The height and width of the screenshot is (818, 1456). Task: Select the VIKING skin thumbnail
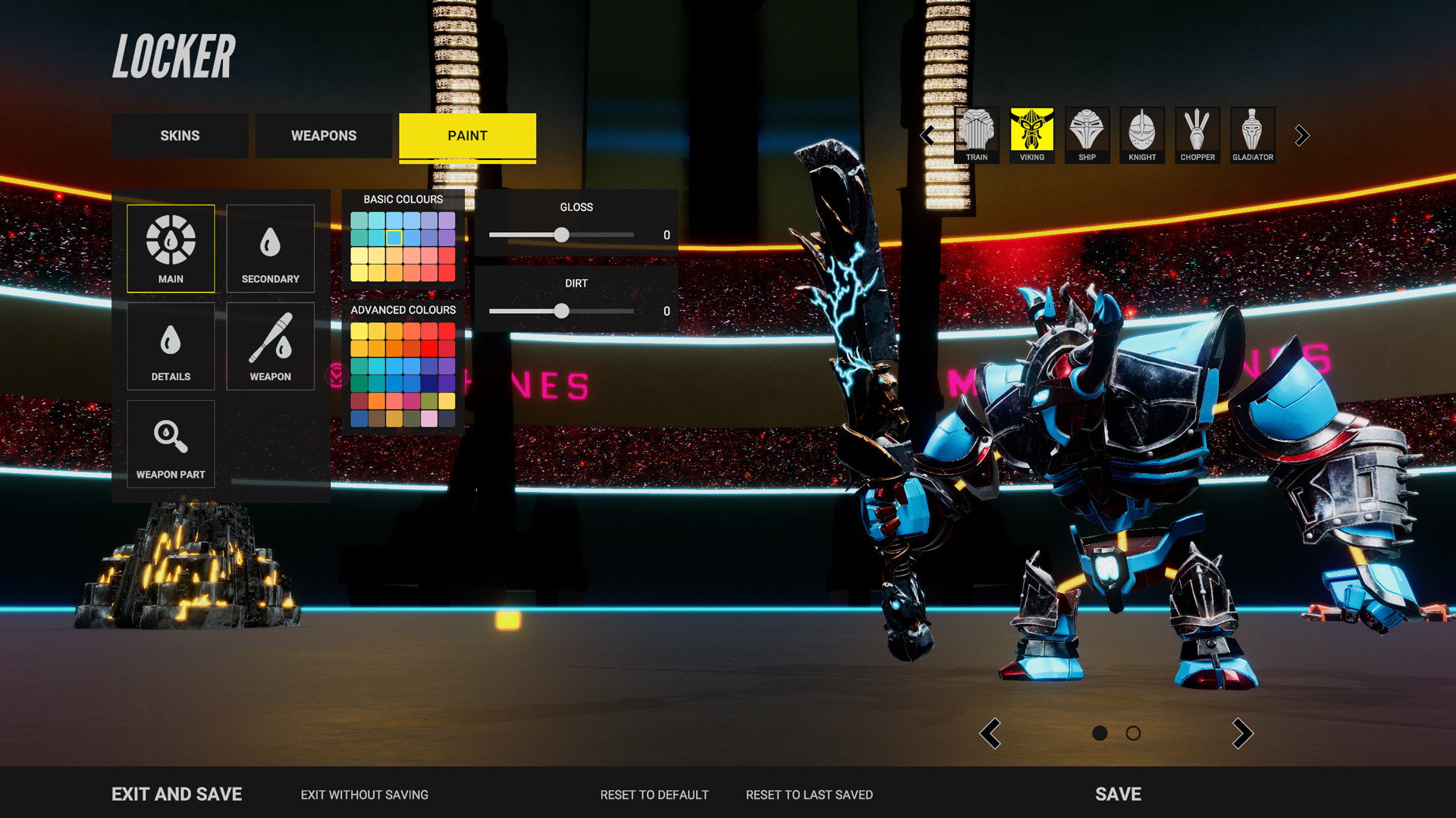coord(1031,135)
